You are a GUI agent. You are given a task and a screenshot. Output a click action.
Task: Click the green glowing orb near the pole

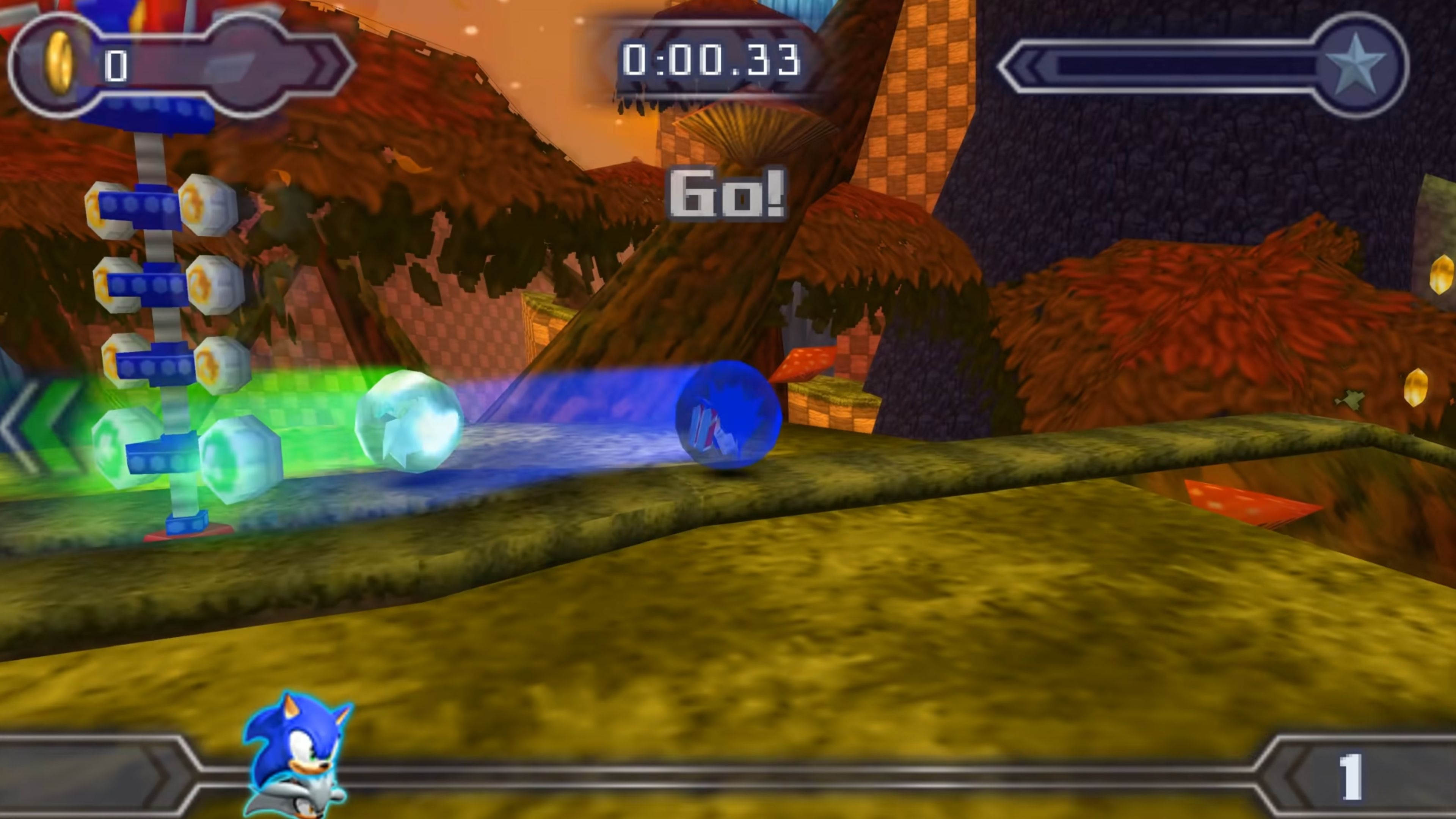point(121,449)
